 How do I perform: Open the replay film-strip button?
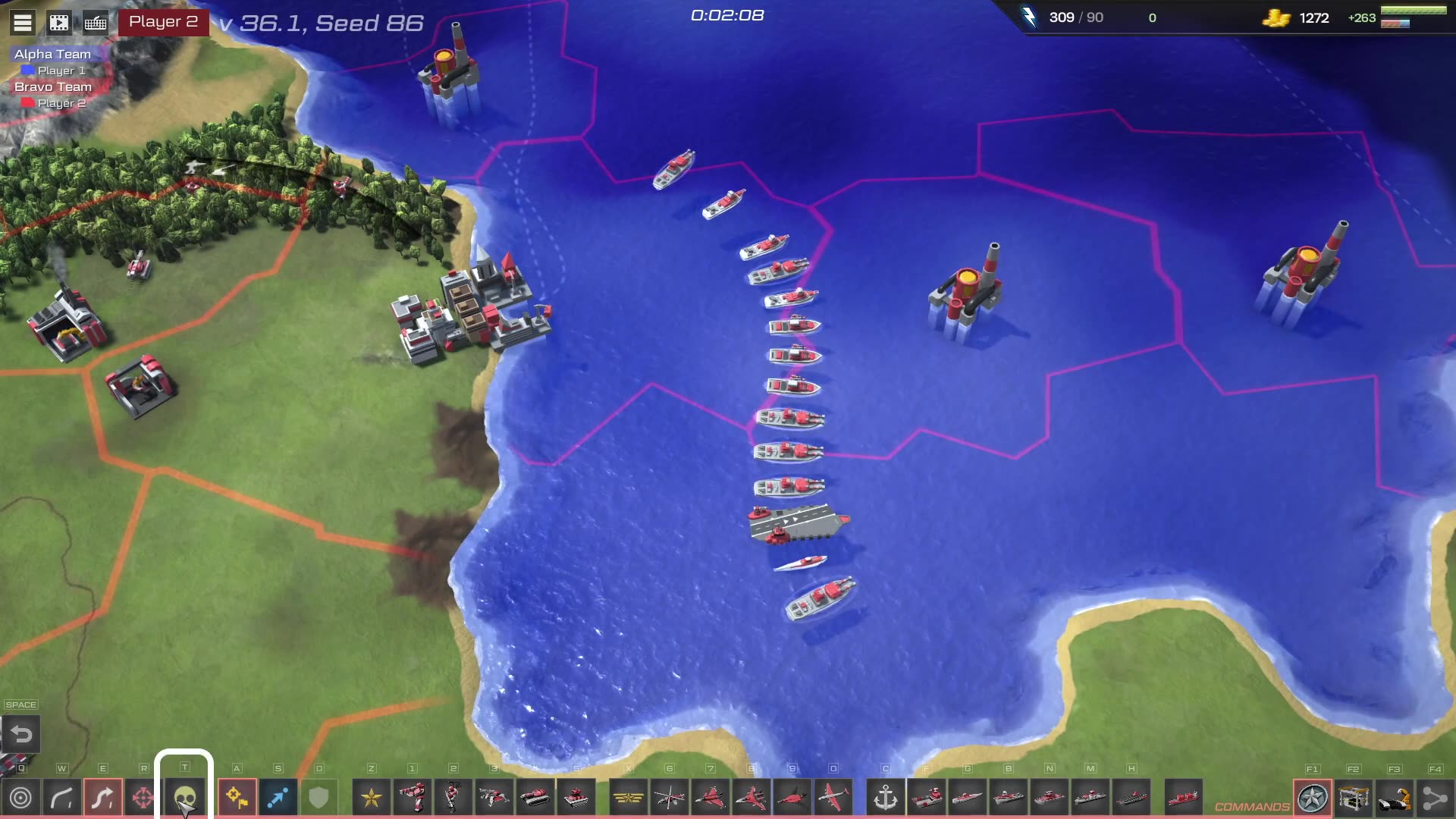(x=59, y=22)
